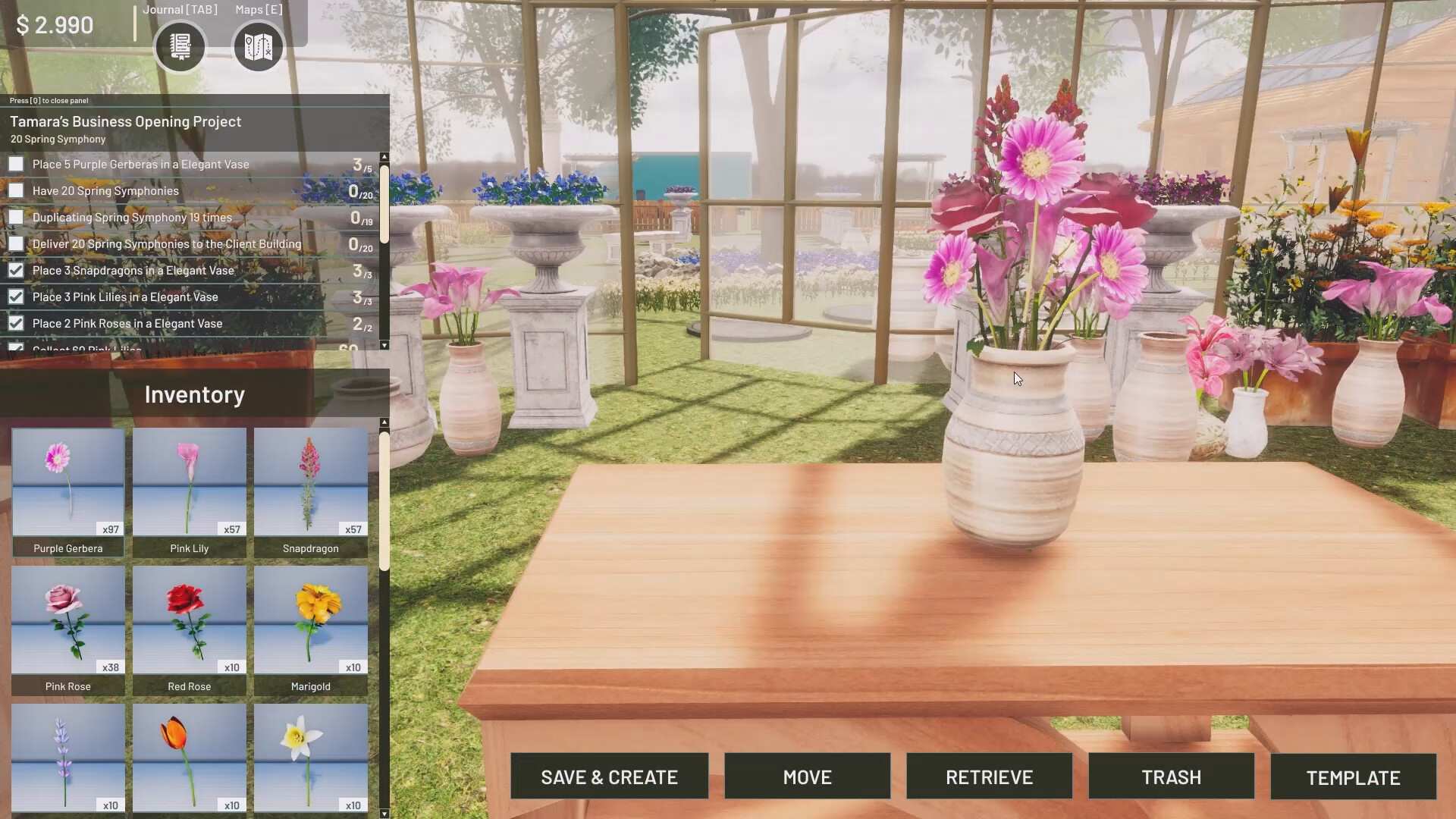1456x819 pixels.
Task: Select the Red Rose flower in inventory
Action: pyautogui.click(x=189, y=623)
